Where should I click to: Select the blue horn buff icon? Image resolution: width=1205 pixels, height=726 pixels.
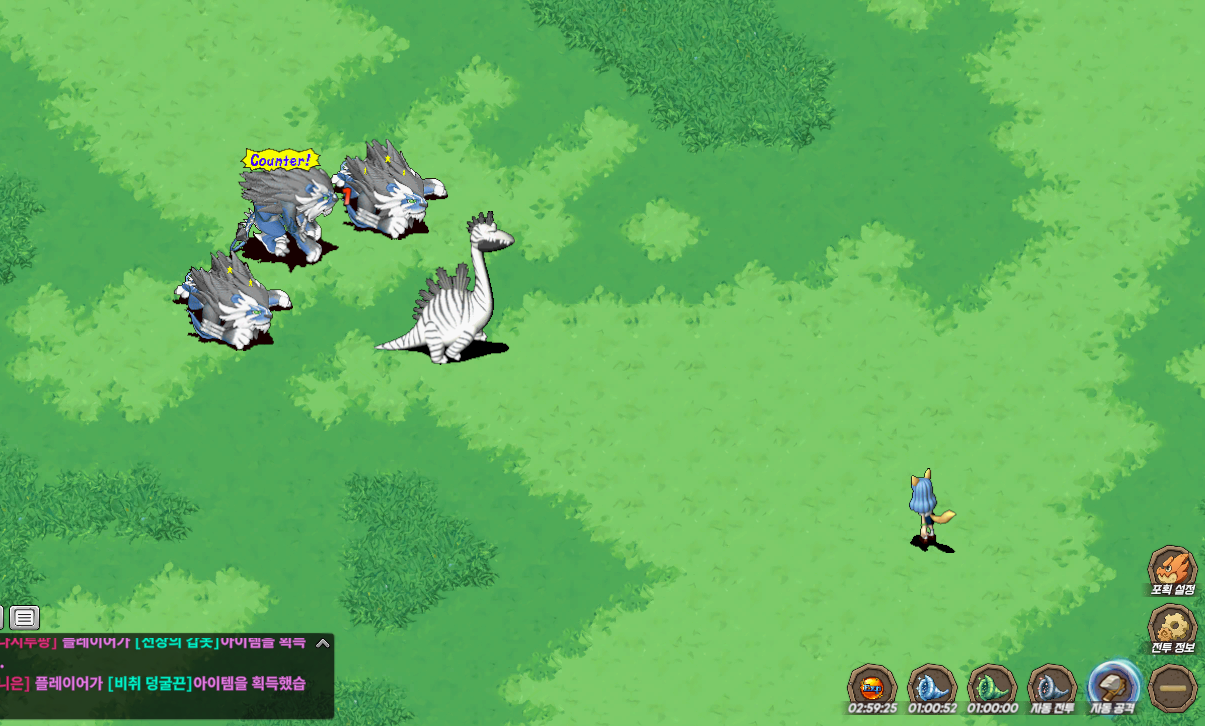click(x=932, y=687)
